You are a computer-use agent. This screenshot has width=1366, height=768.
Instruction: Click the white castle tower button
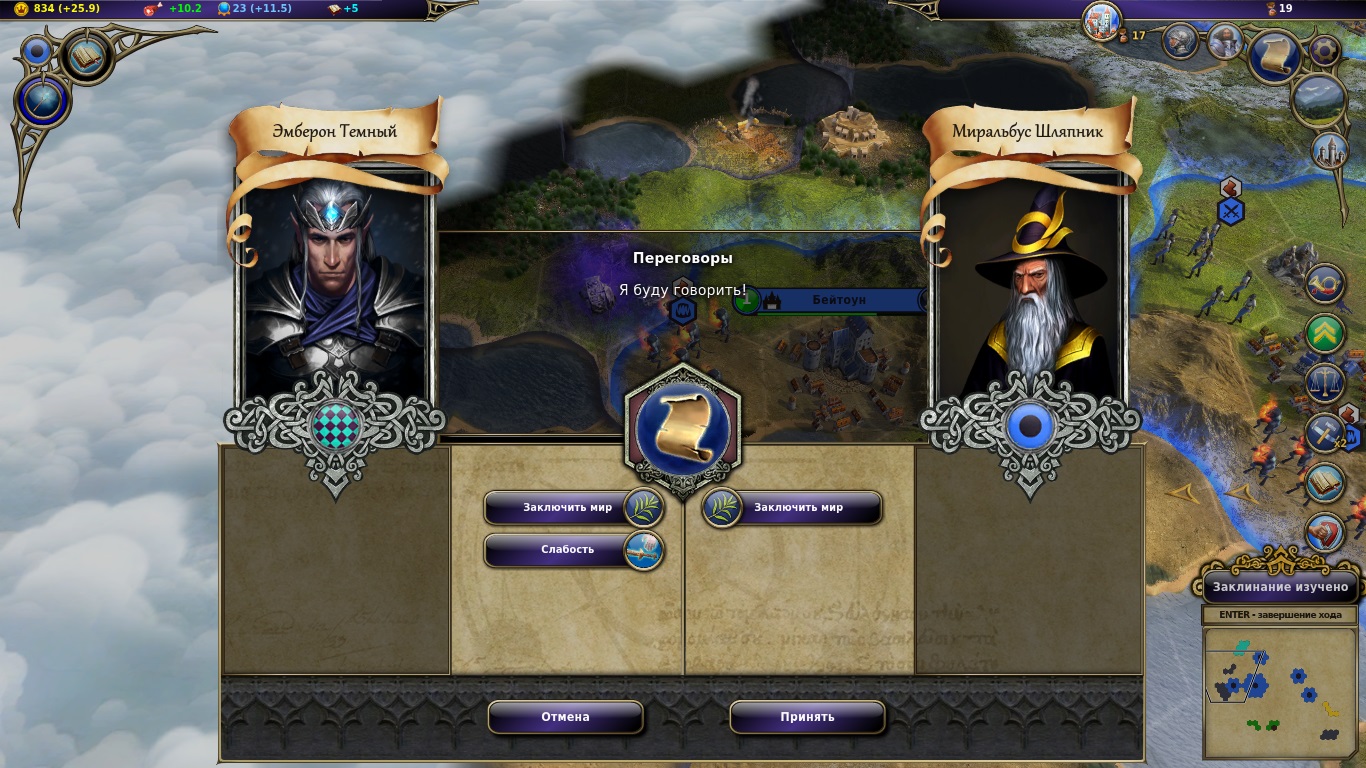[x=1329, y=151]
